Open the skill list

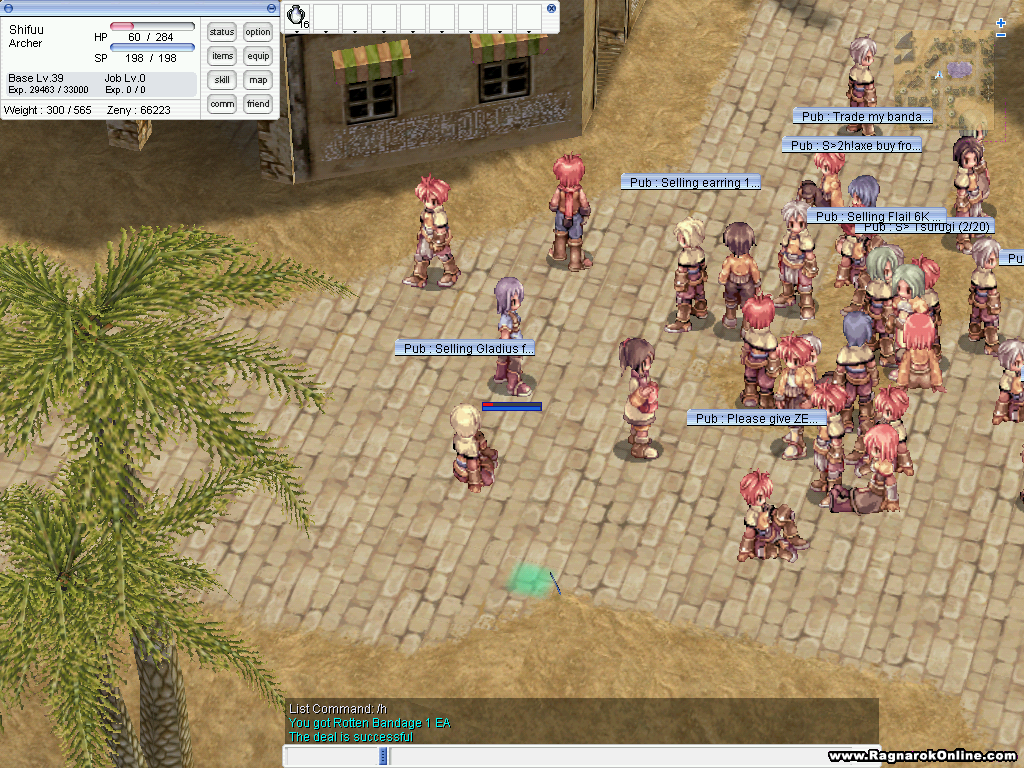coord(222,80)
